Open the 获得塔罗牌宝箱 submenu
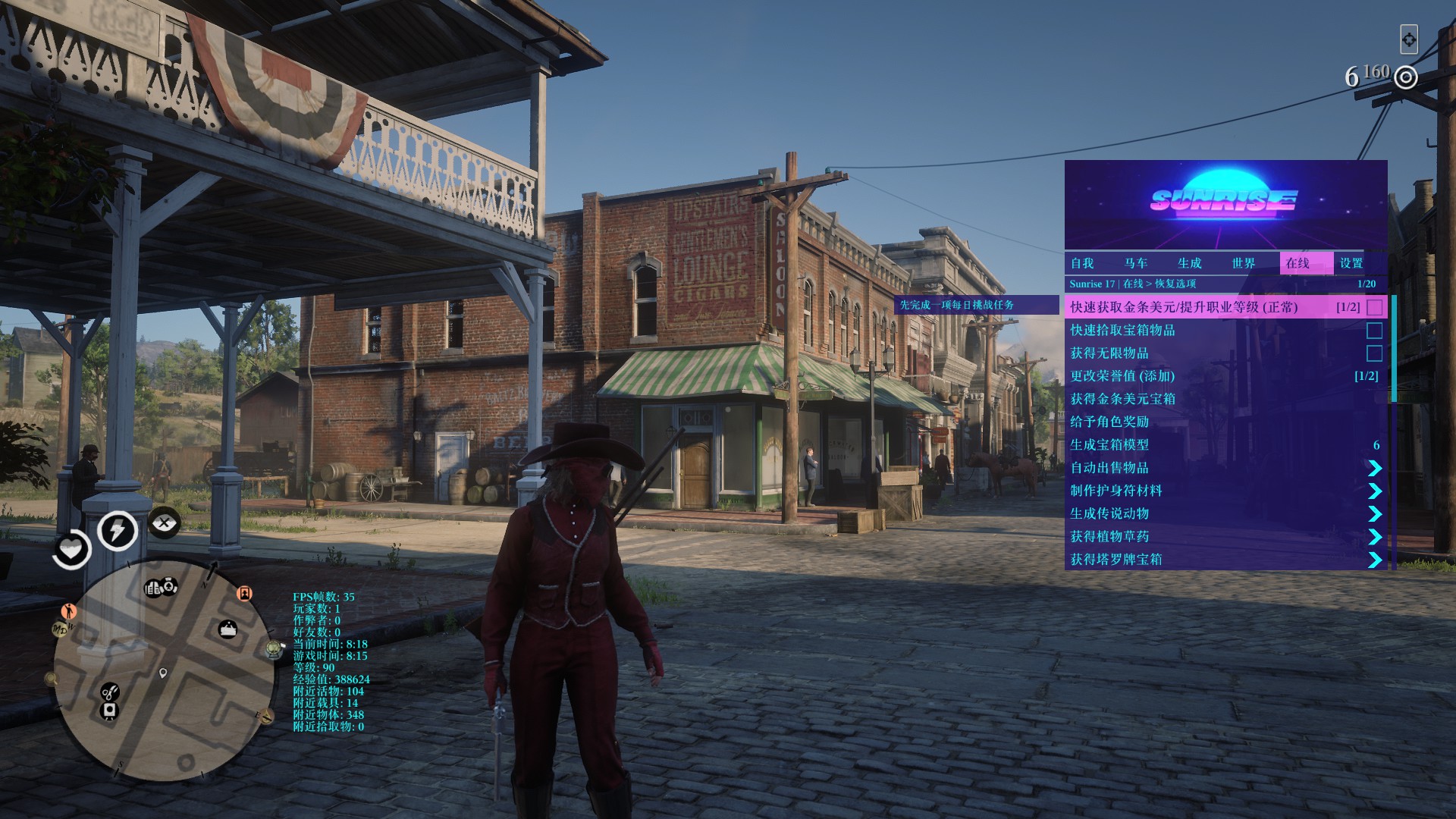Screen dimensions: 1456x819 tap(1374, 560)
